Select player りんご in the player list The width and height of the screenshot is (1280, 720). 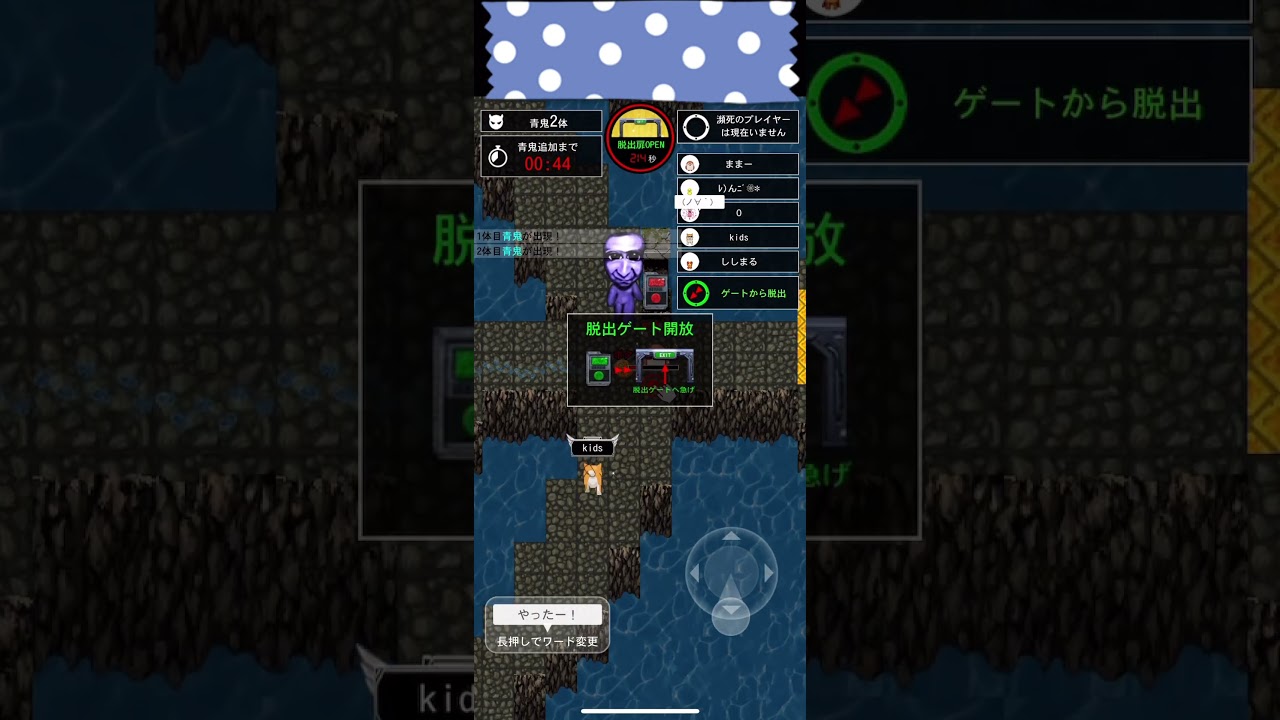738,188
